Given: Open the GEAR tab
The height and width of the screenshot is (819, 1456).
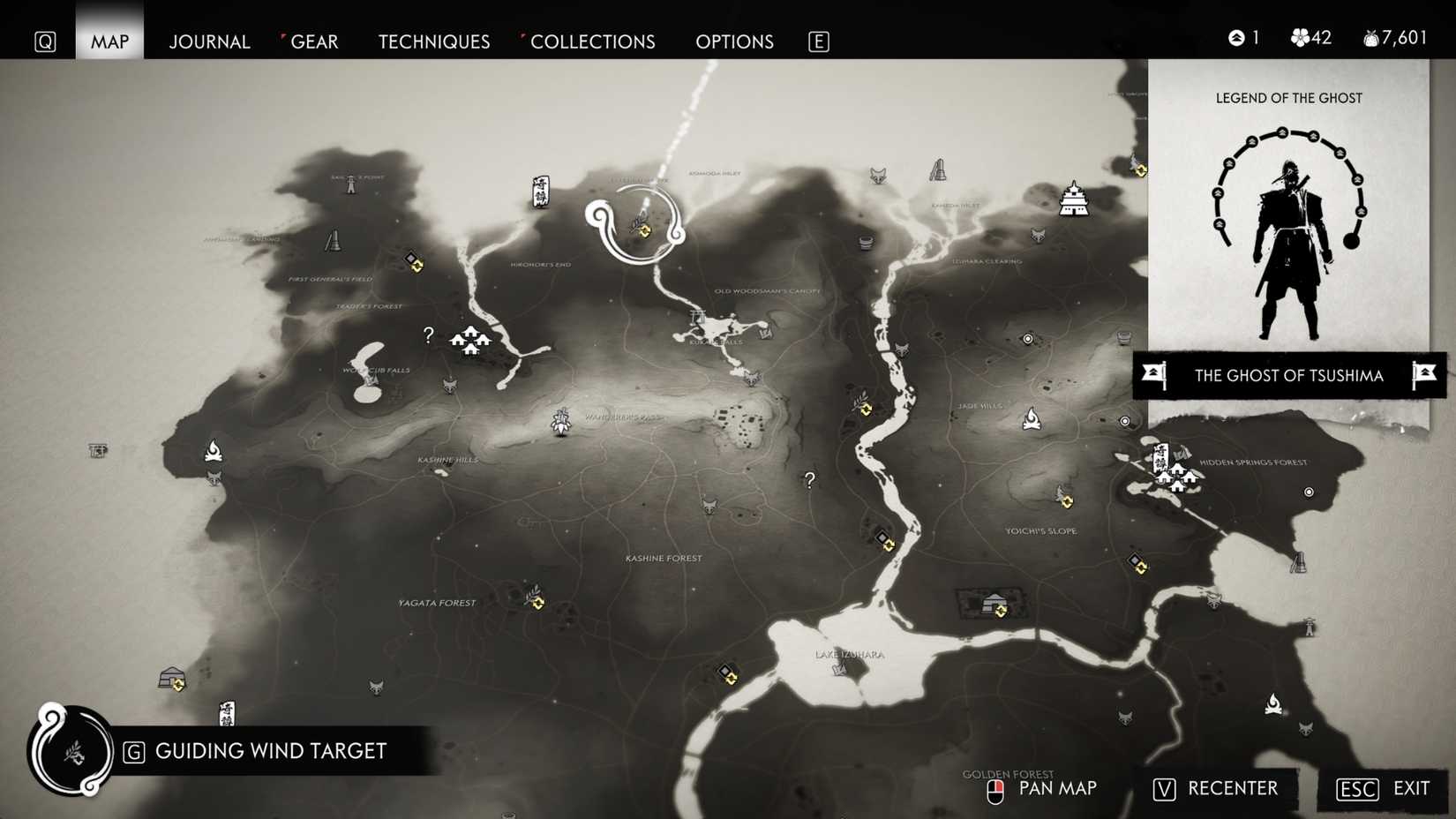Looking at the screenshot, I should coord(313,41).
